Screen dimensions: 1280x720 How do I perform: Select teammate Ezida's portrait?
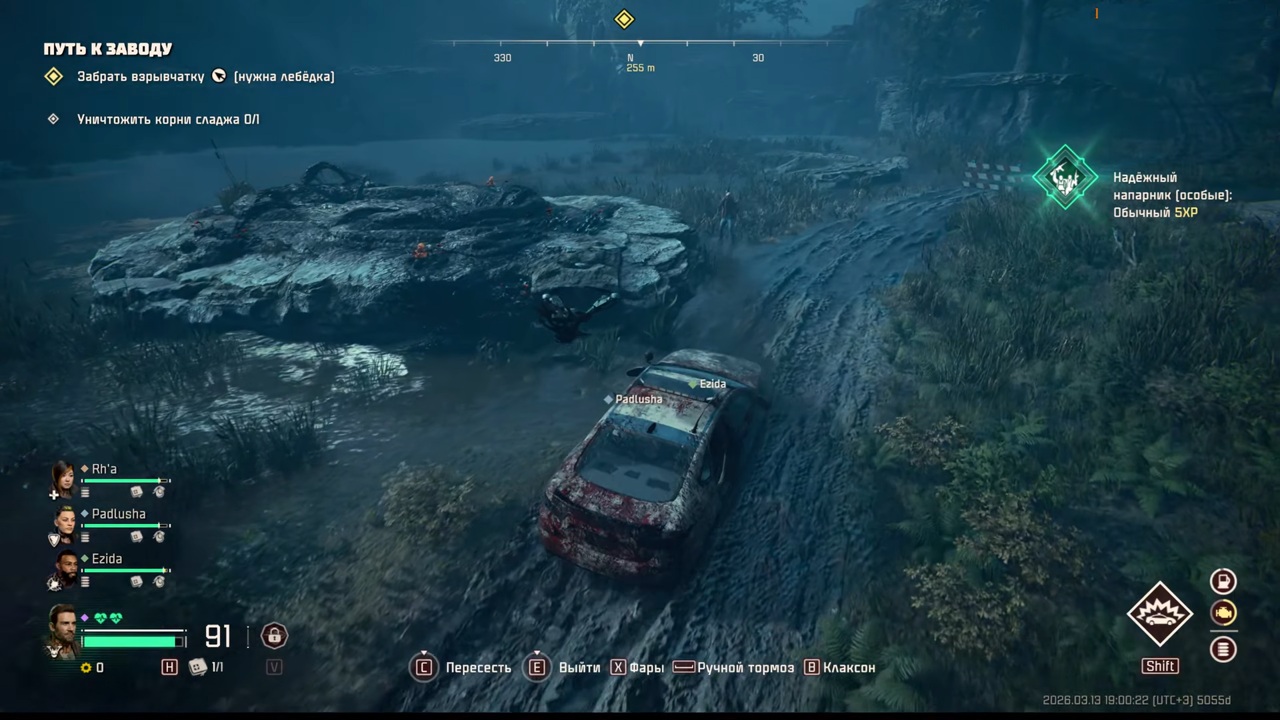(64, 568)
